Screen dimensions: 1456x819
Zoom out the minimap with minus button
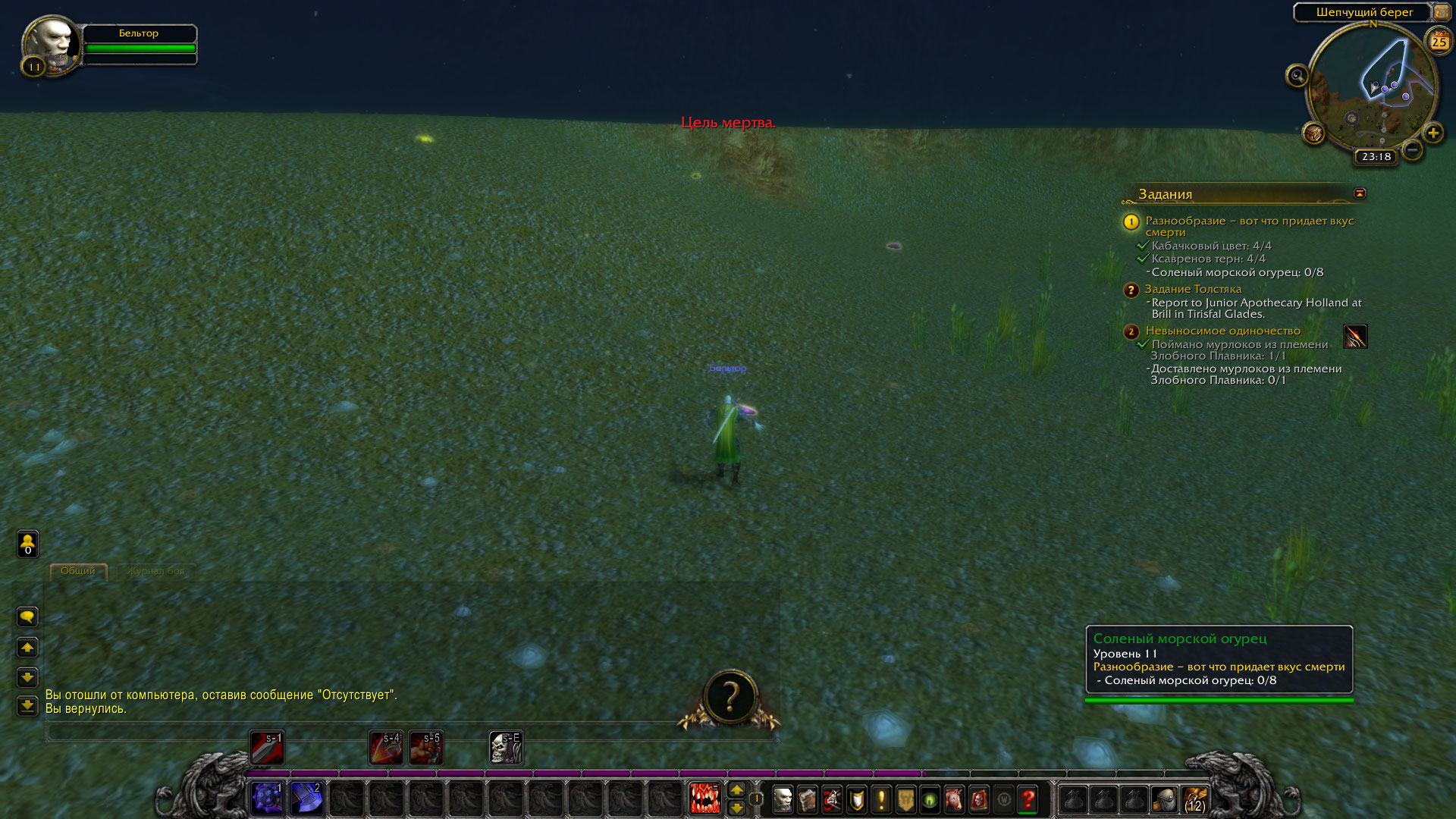[x=1412, y=150]
